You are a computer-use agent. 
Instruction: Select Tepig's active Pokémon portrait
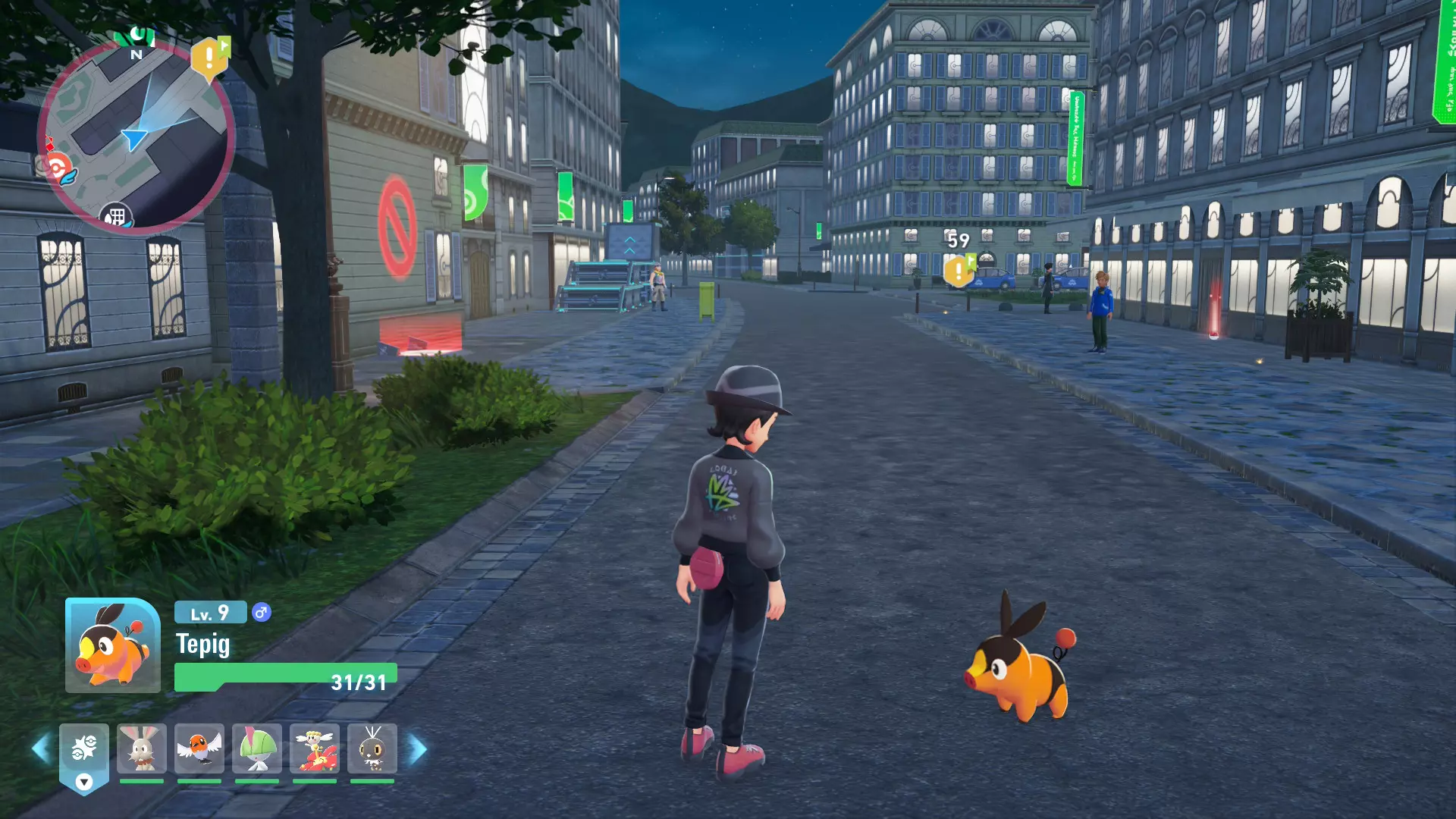(113, 645)
